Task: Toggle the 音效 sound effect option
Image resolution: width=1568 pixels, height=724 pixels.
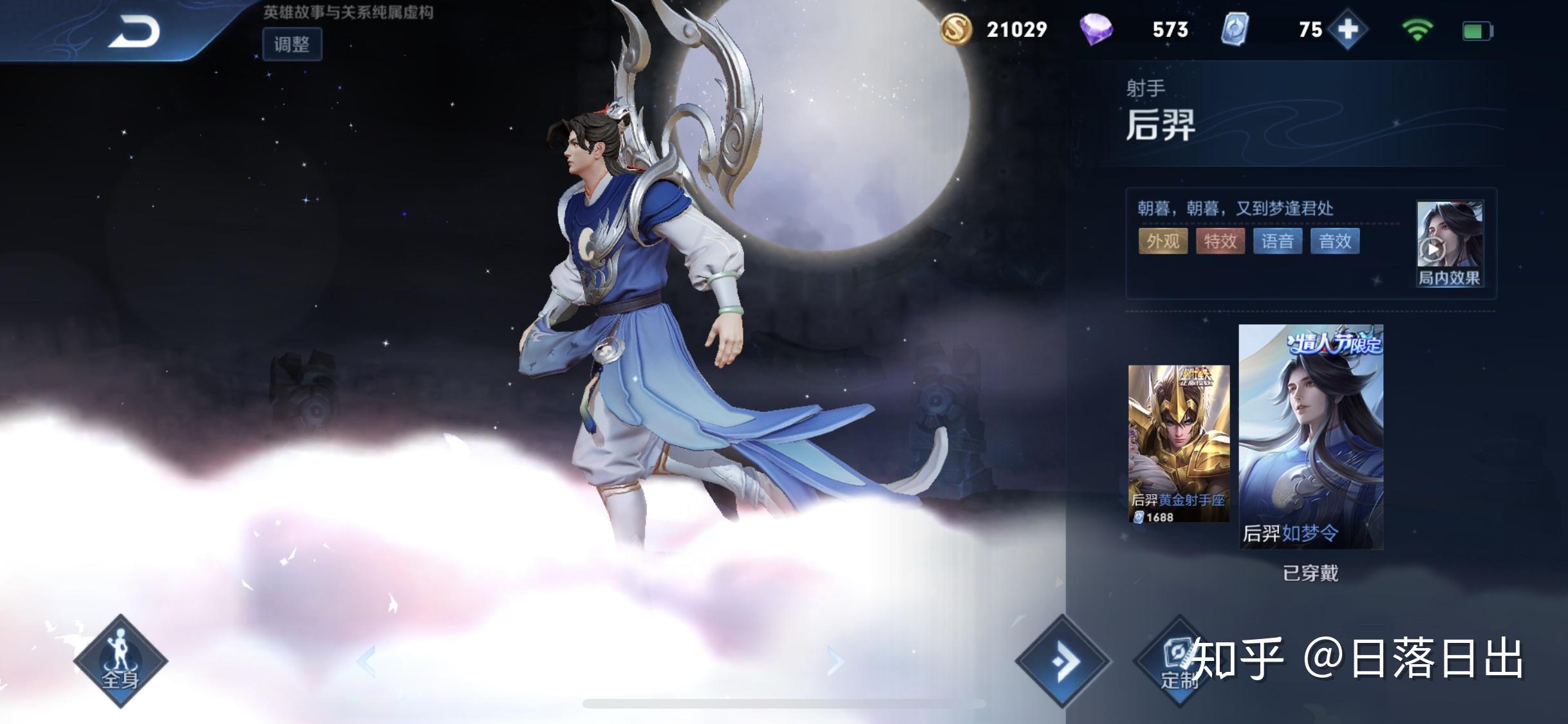Action: click(1335, 241)
